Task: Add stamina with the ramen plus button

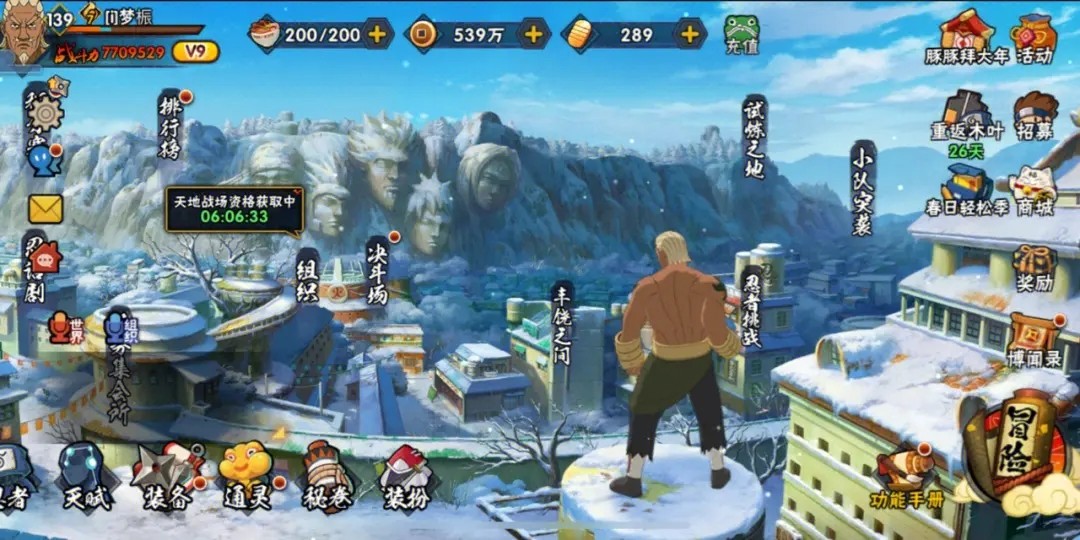Action: pos(377,34)
